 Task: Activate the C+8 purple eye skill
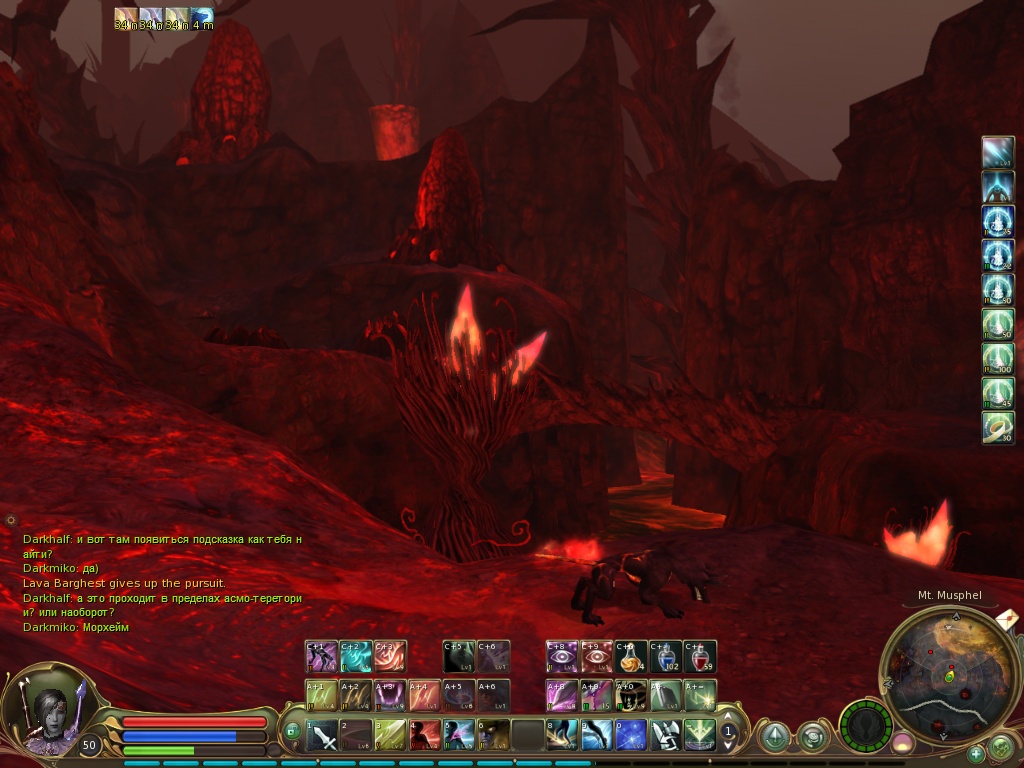coord(562,657)
